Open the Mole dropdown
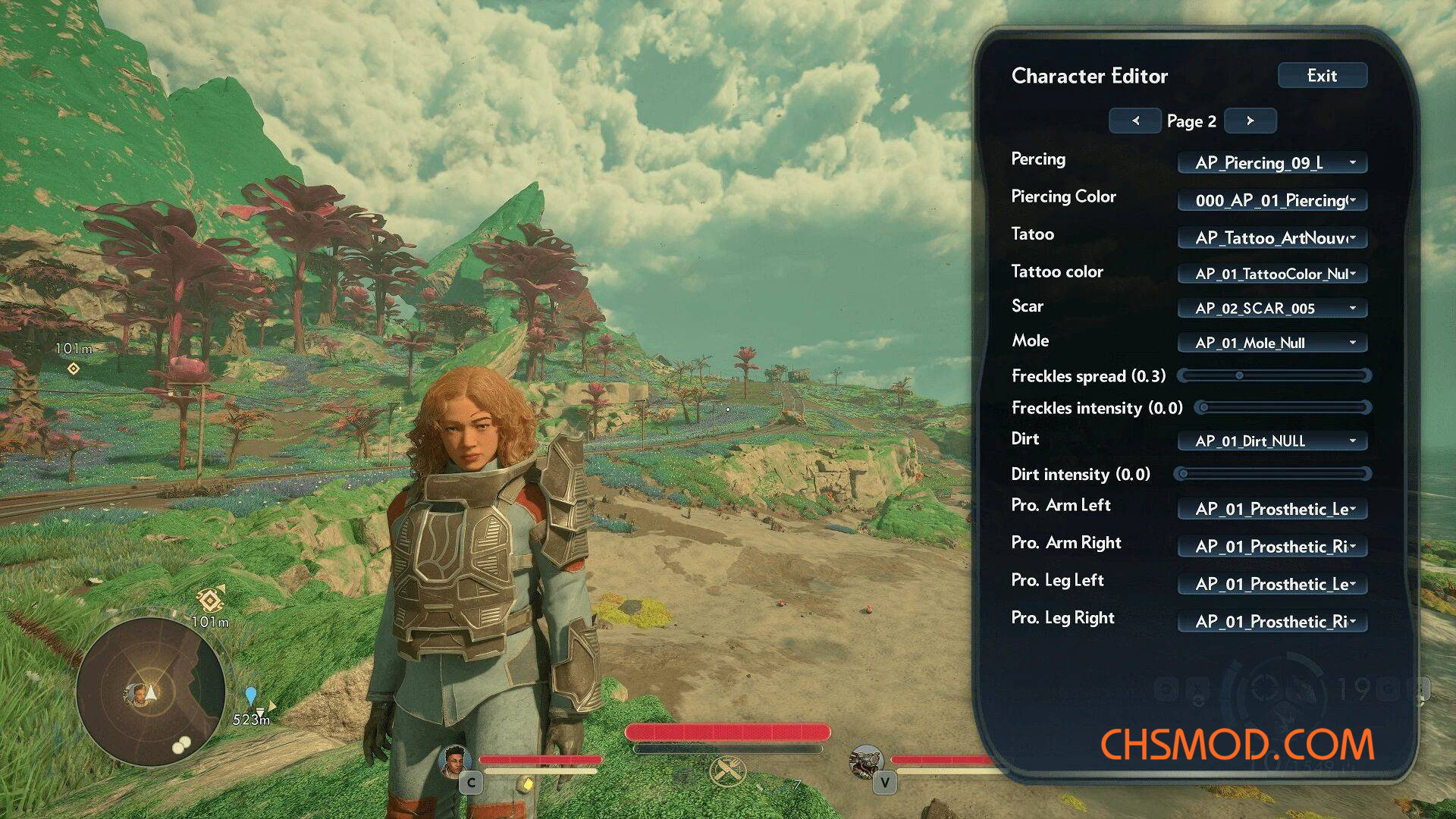 point(1272,343)
